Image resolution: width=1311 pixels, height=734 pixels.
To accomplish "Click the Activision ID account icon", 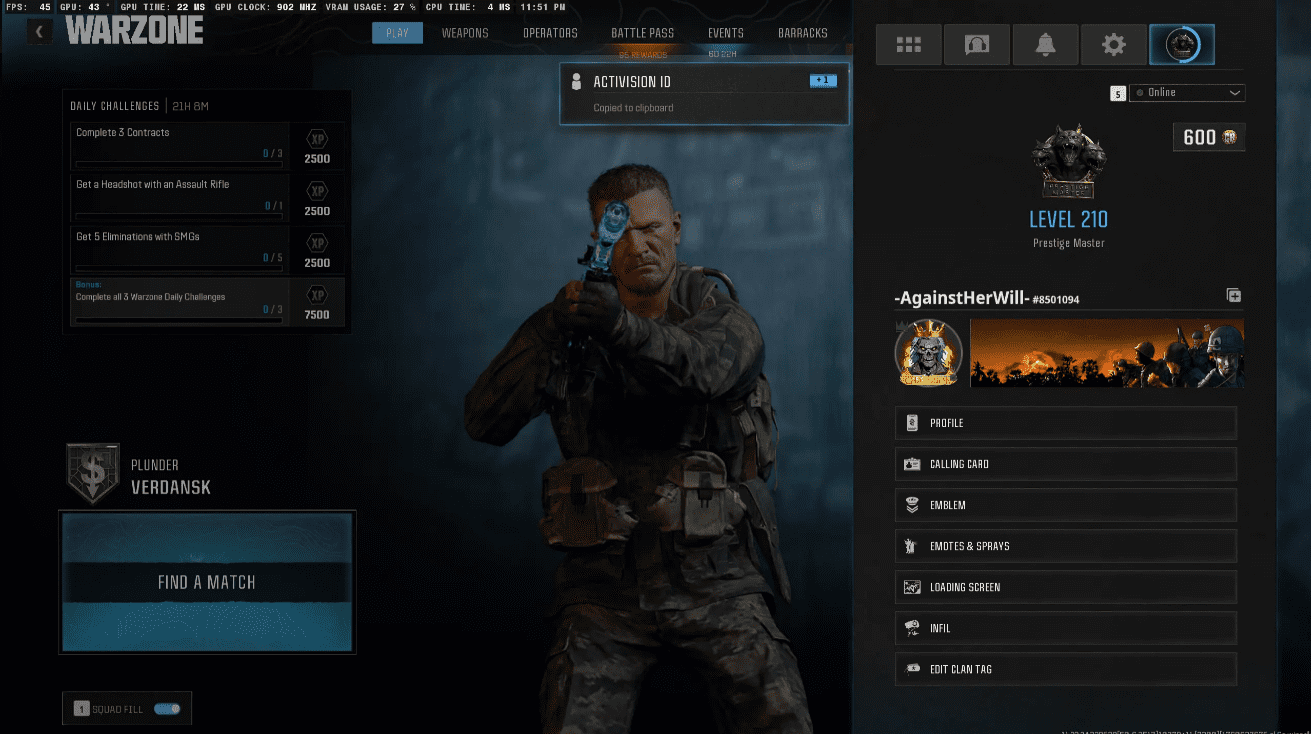I will pyautogui.click(x=576, y=81).
